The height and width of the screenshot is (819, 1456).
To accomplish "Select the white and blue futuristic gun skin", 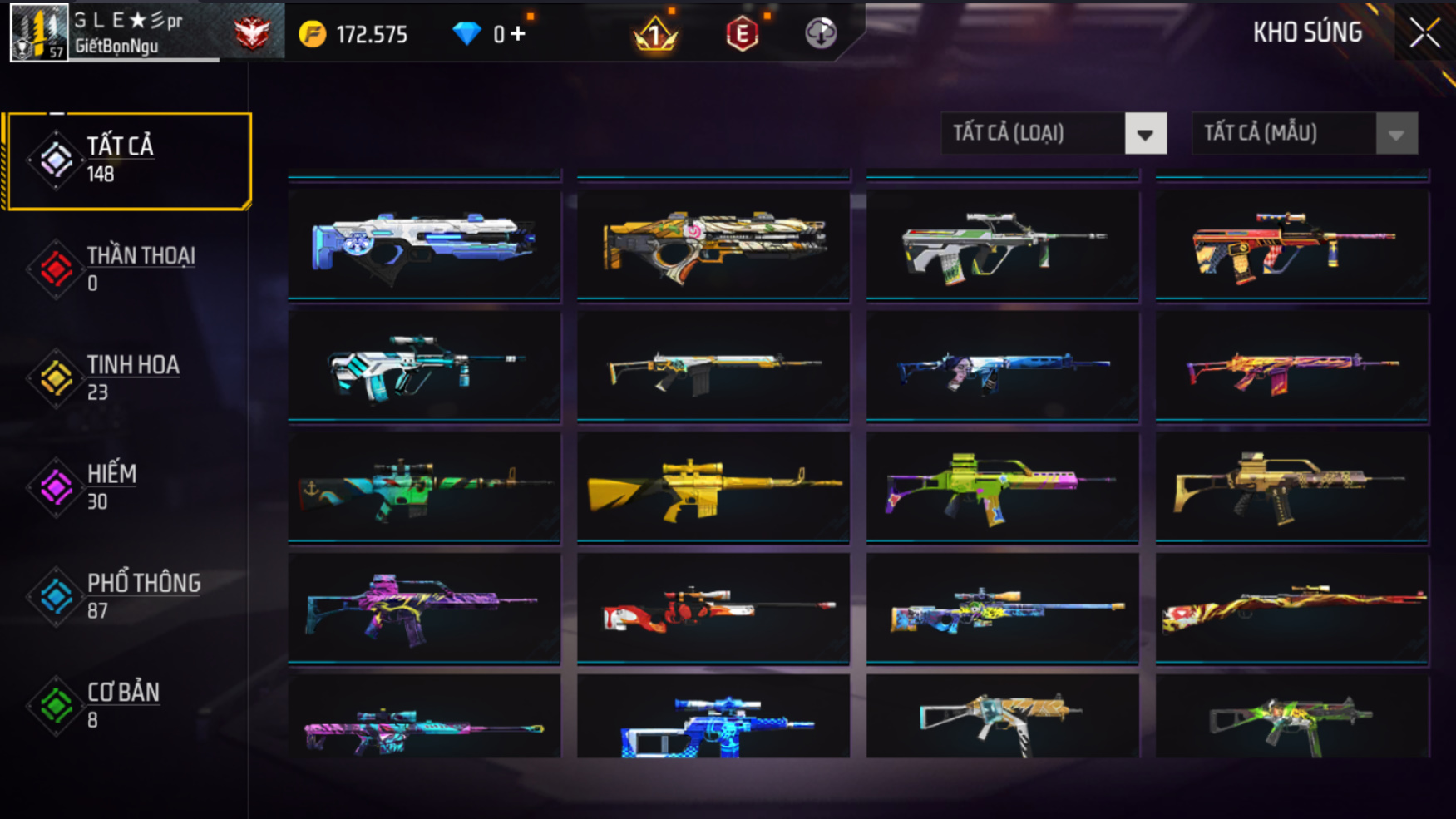I will [424, 244].
